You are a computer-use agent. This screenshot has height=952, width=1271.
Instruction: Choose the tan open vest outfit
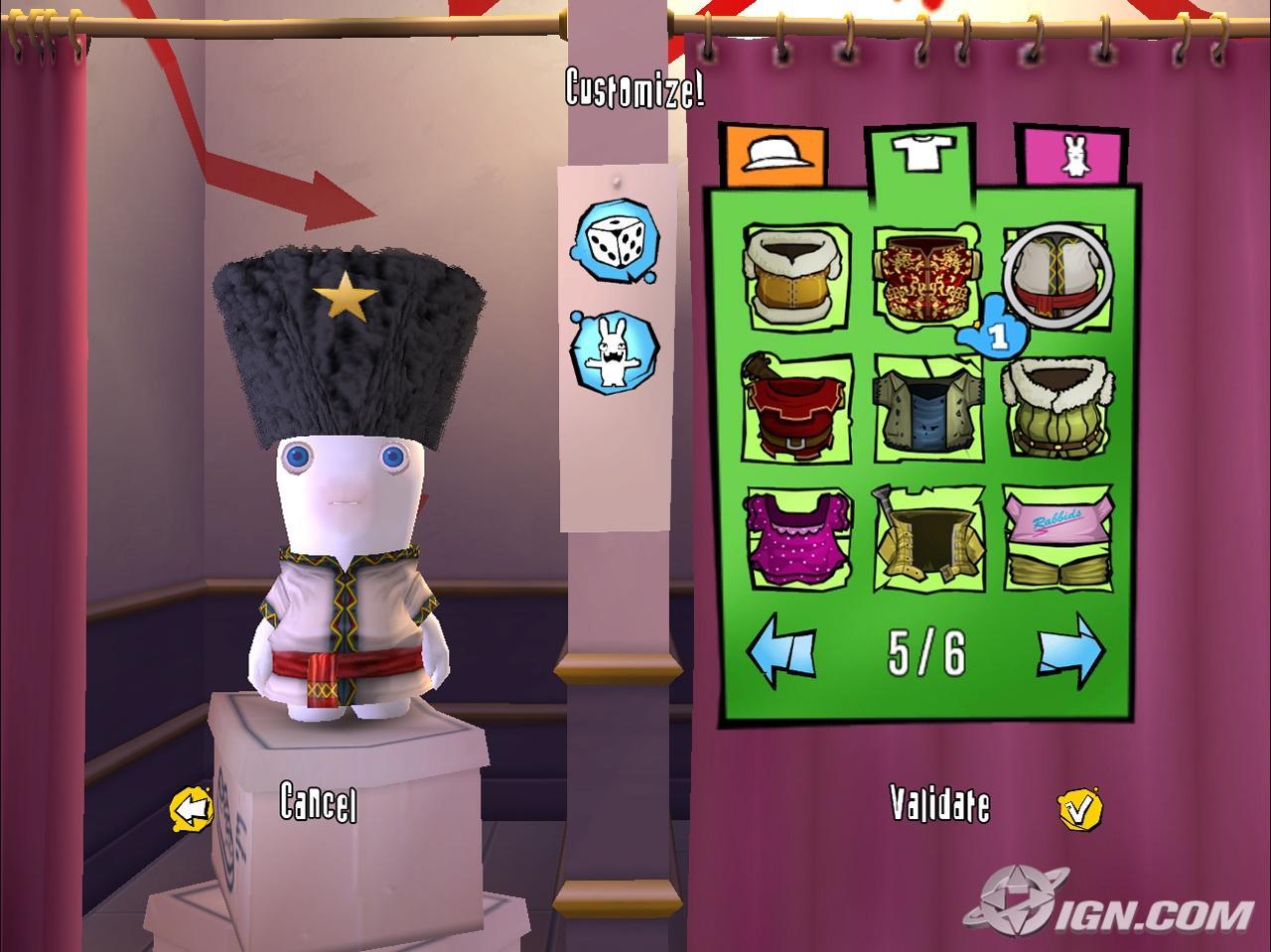926,537
